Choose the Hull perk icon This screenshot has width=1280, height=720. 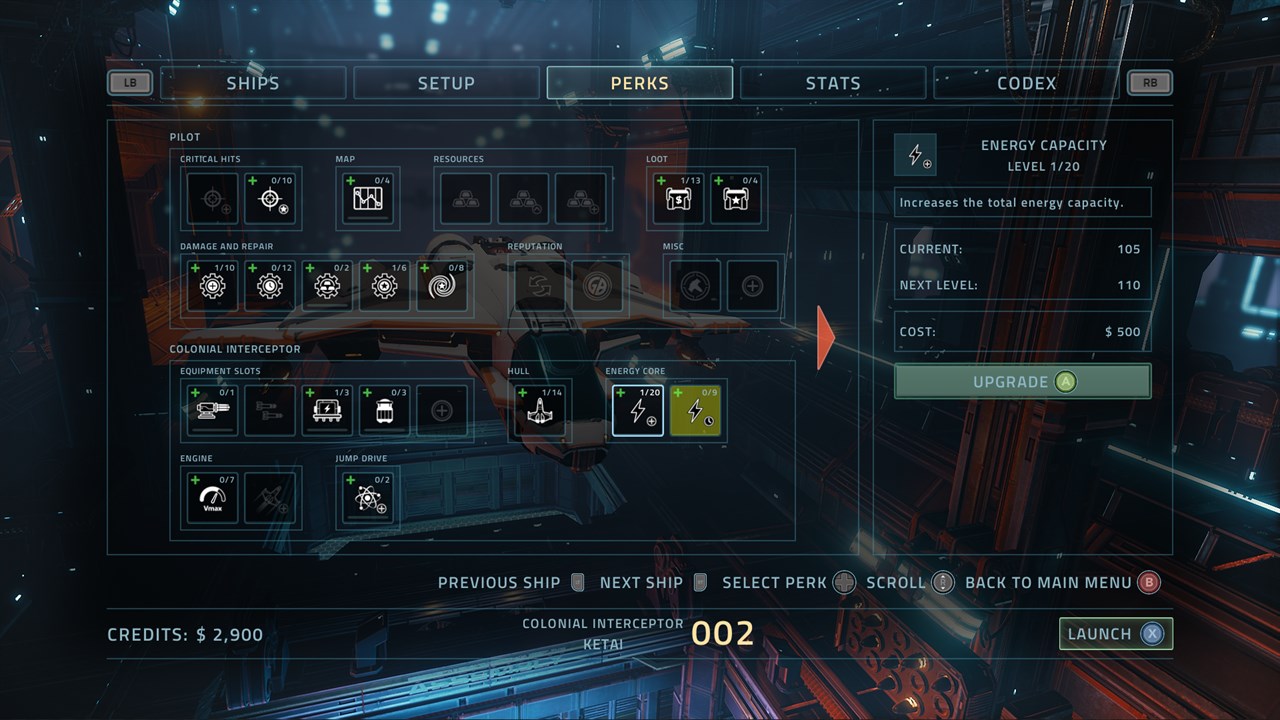(539, 411)
